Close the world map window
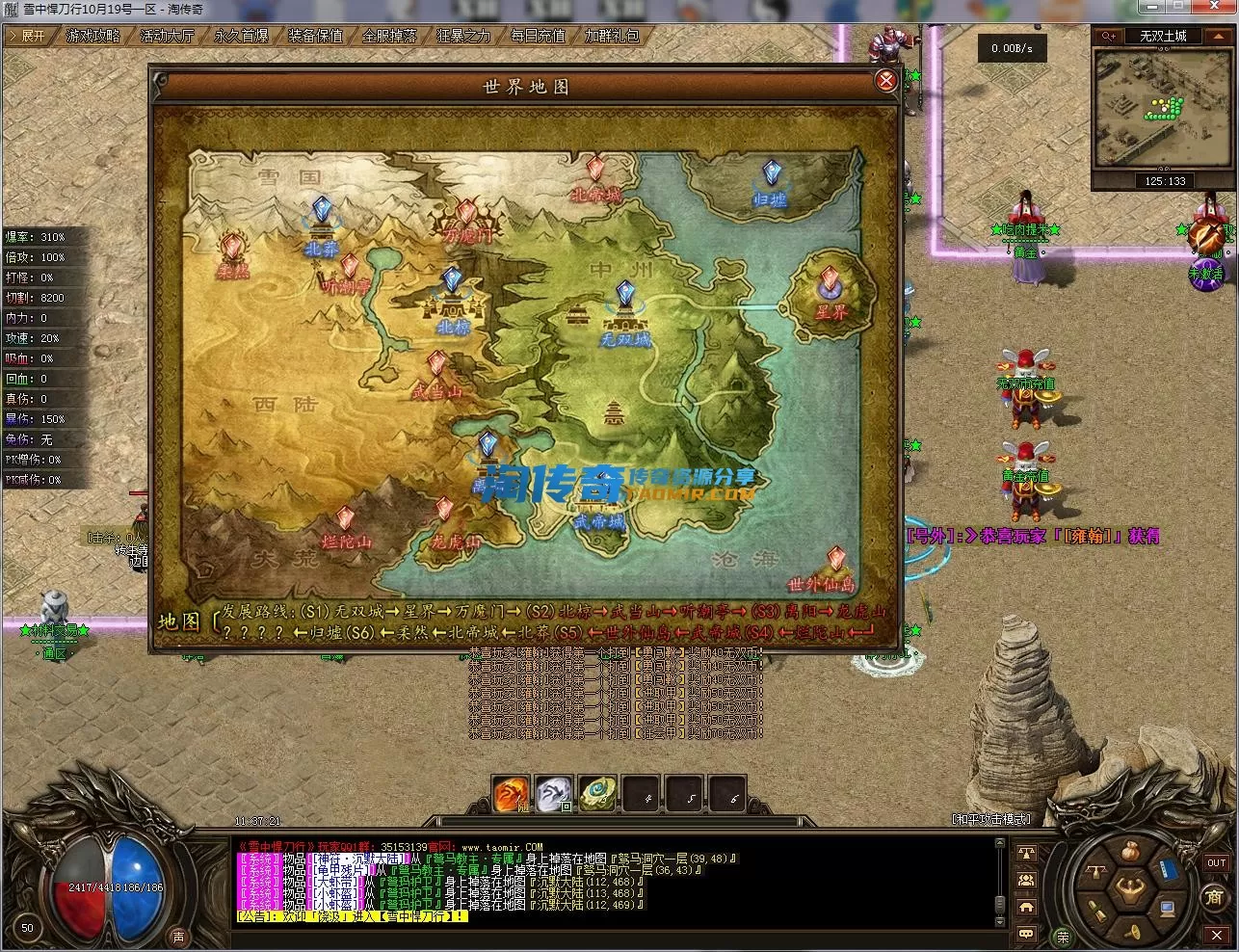 885,81
